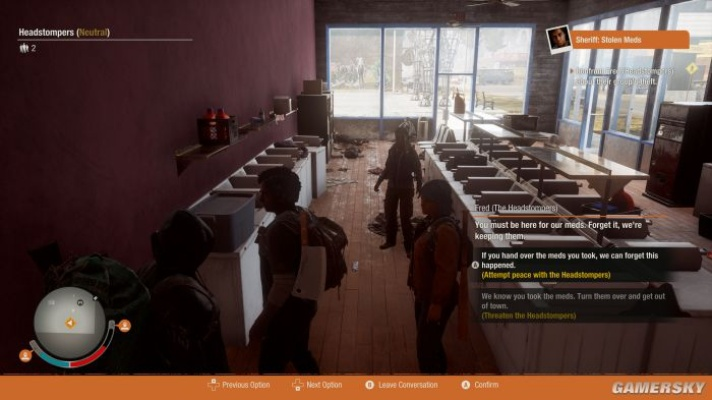The image size is (712, 400).
Task: Choose Leave Conversation in the bottom bar
Action: point(402,385)
